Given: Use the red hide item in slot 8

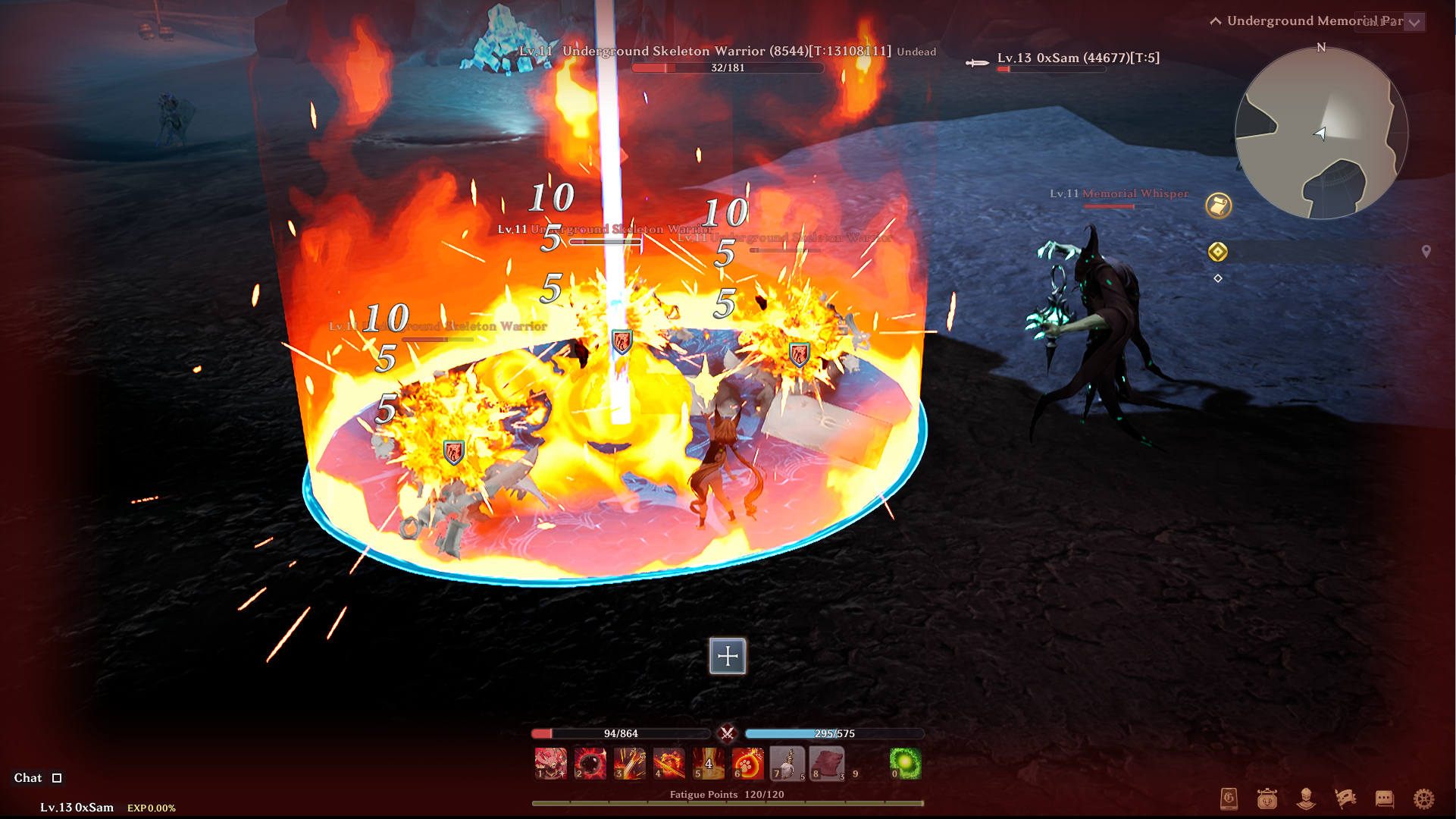Looking at the screenshot, I should coord(826,763).
